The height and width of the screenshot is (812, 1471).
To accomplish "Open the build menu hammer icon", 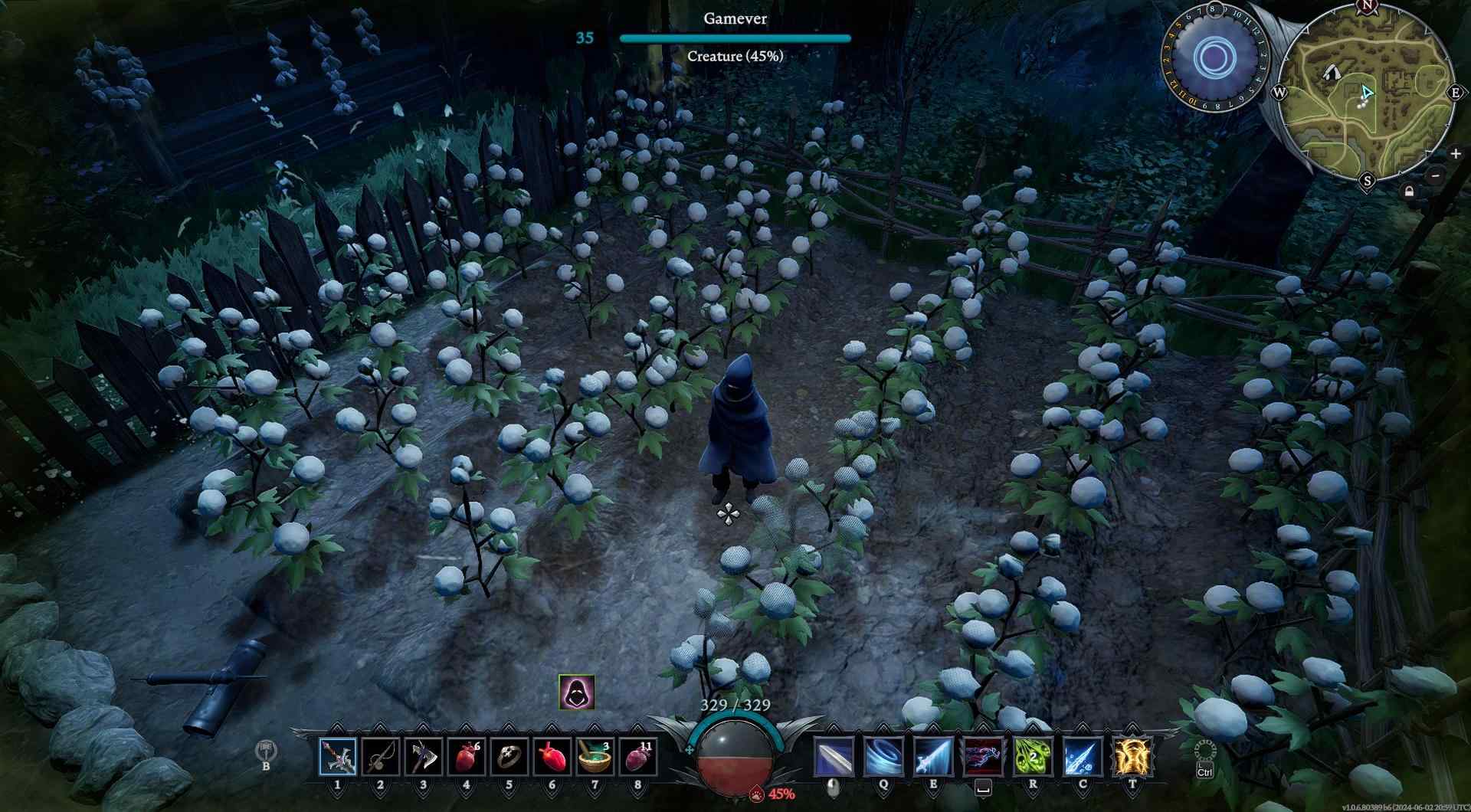I will (266, 751).
